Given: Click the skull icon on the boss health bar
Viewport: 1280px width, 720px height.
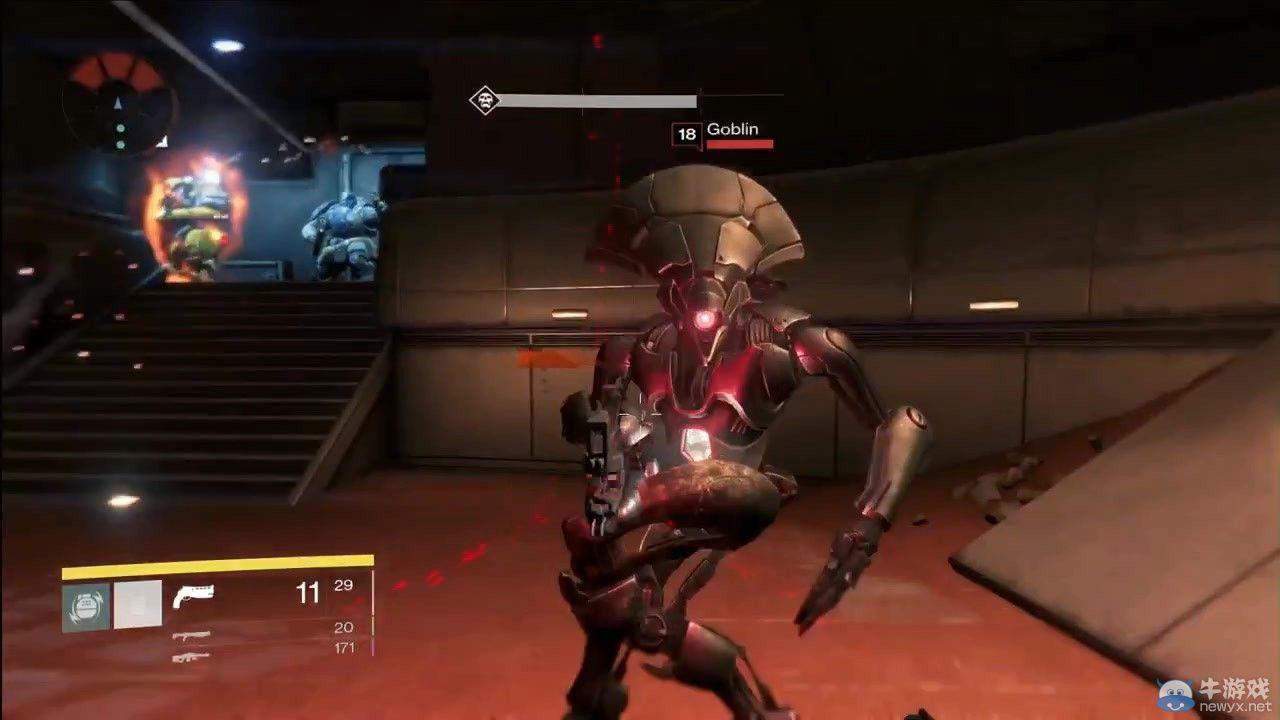Looking at the screenshot, I should coord(487,100).
